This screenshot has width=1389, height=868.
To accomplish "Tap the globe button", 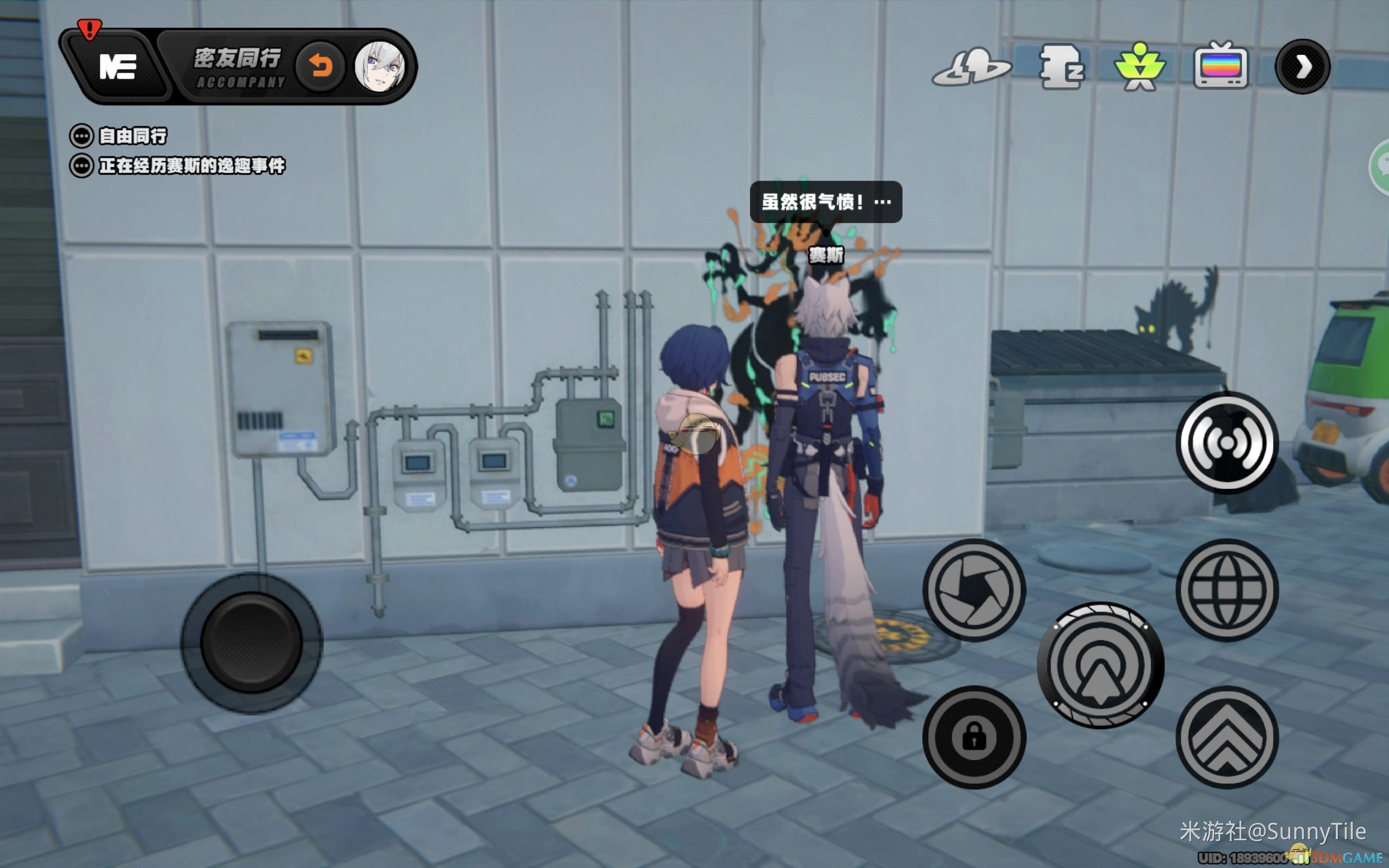I will click(x=1227, y=590).
